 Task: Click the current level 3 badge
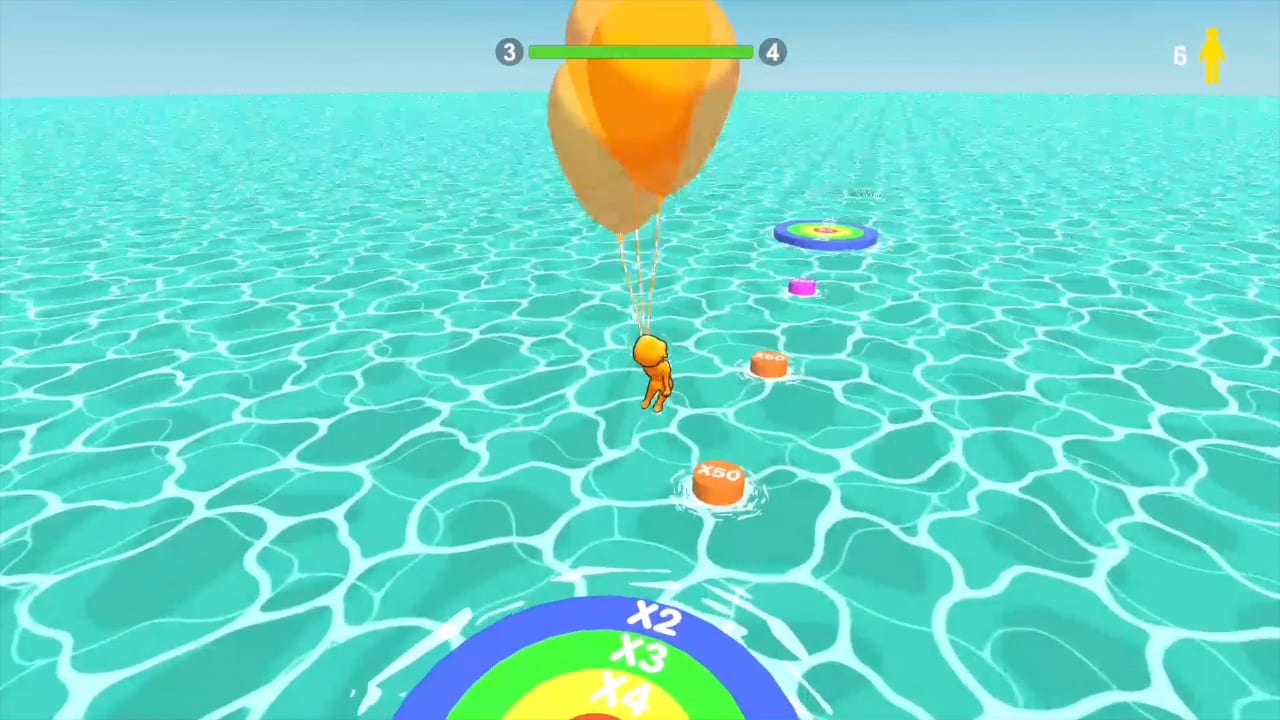click(509, 52)
